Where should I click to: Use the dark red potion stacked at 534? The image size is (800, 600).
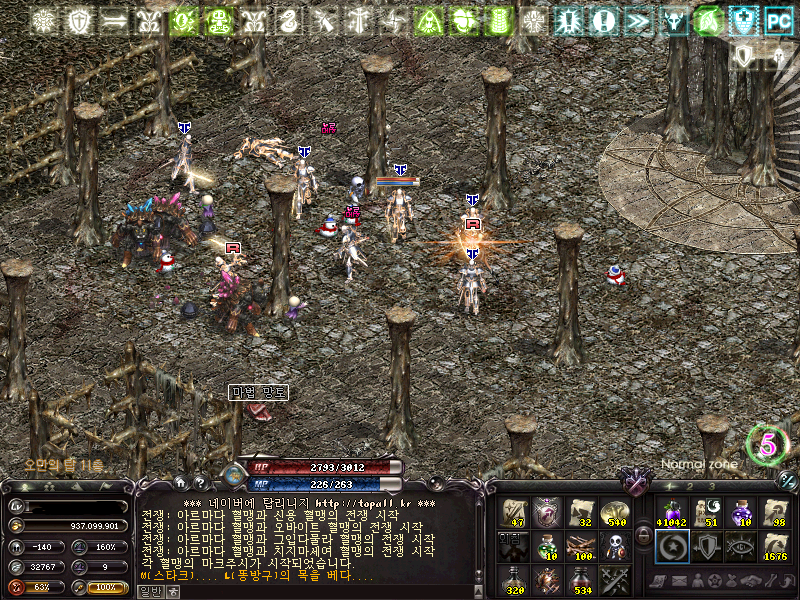580,580
